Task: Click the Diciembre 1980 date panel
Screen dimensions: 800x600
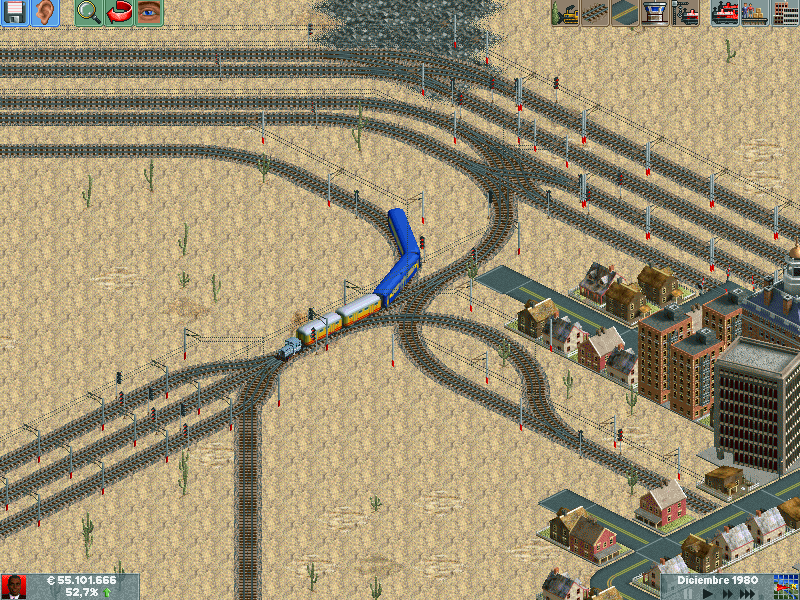Action: pos(717,580)
